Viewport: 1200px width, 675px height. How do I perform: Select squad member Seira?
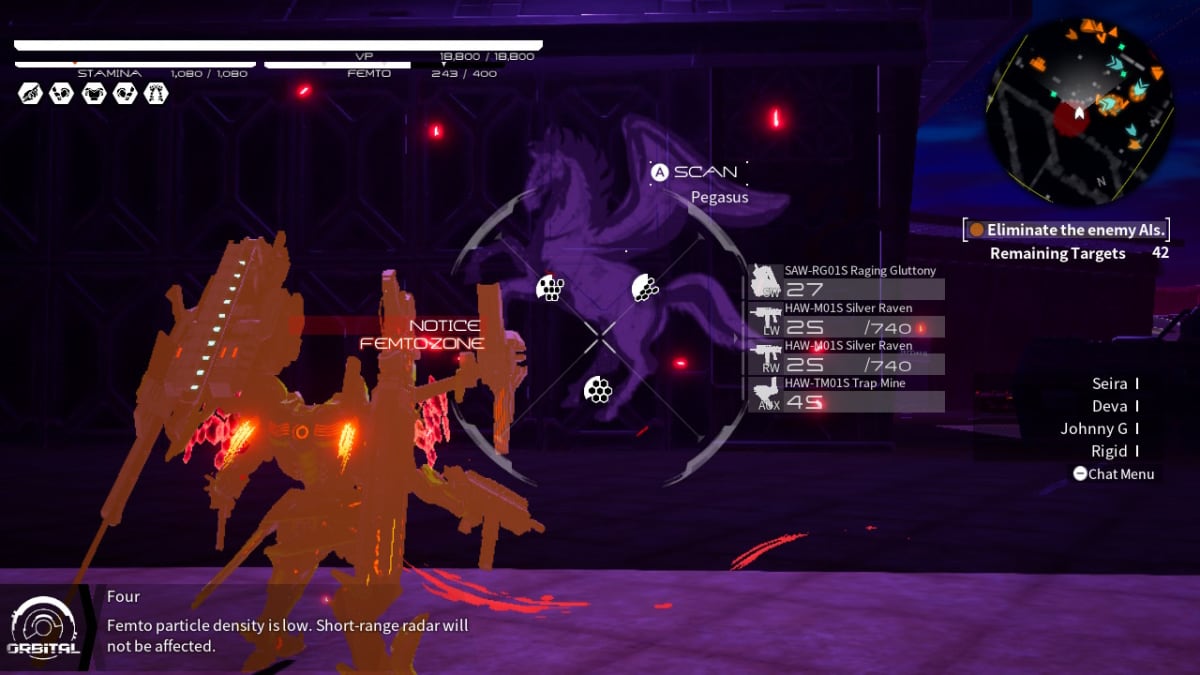click(x=1109, y=384)
